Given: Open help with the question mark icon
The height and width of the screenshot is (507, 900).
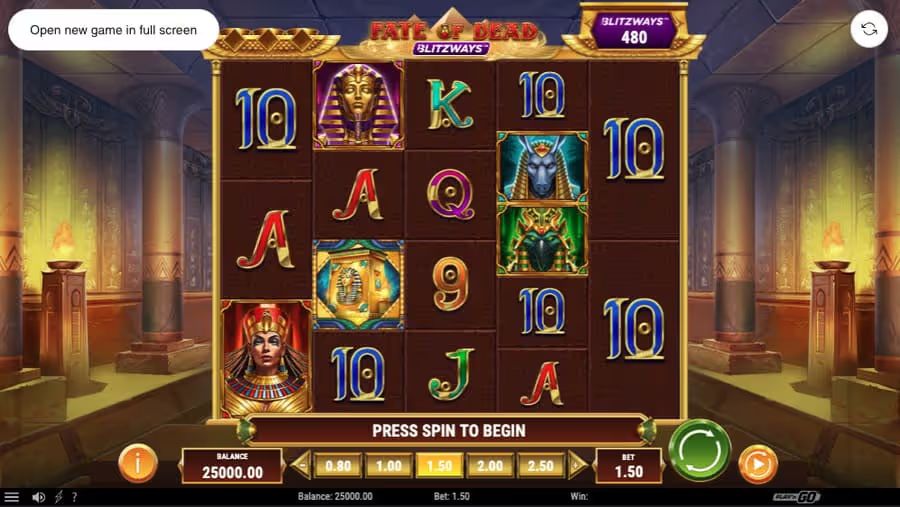Looking at the screenshot, I should coord(74,497).
